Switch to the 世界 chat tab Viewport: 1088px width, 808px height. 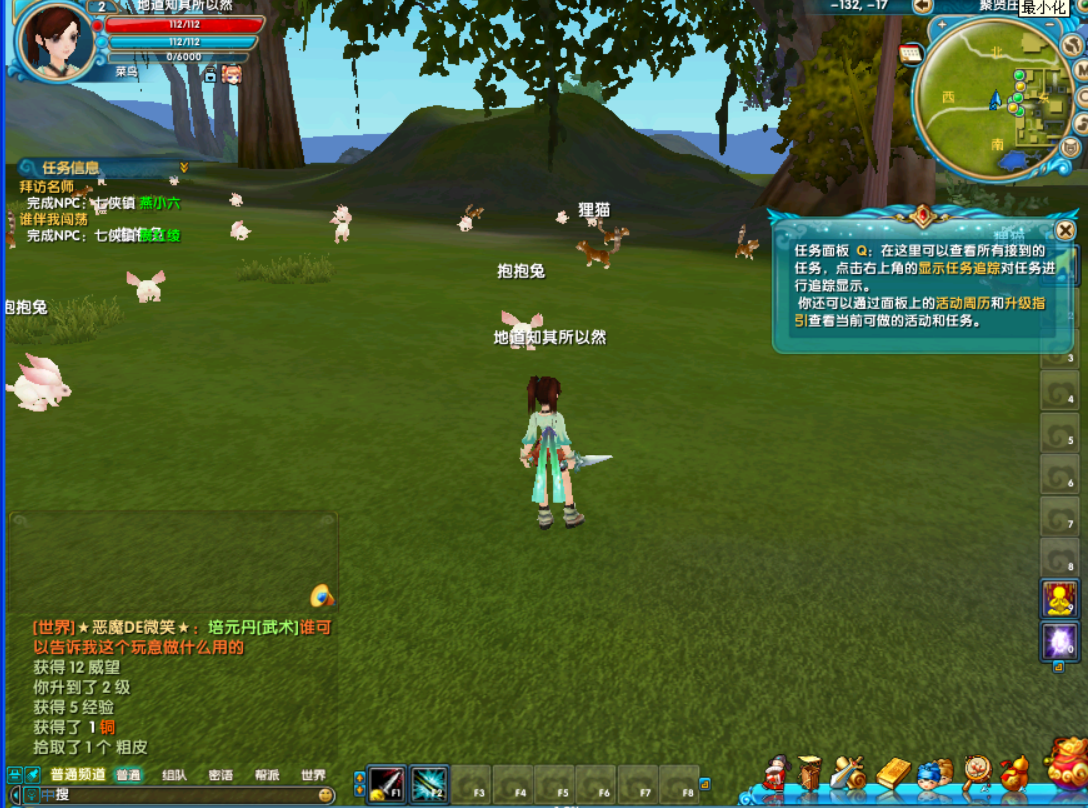[313, 775]
